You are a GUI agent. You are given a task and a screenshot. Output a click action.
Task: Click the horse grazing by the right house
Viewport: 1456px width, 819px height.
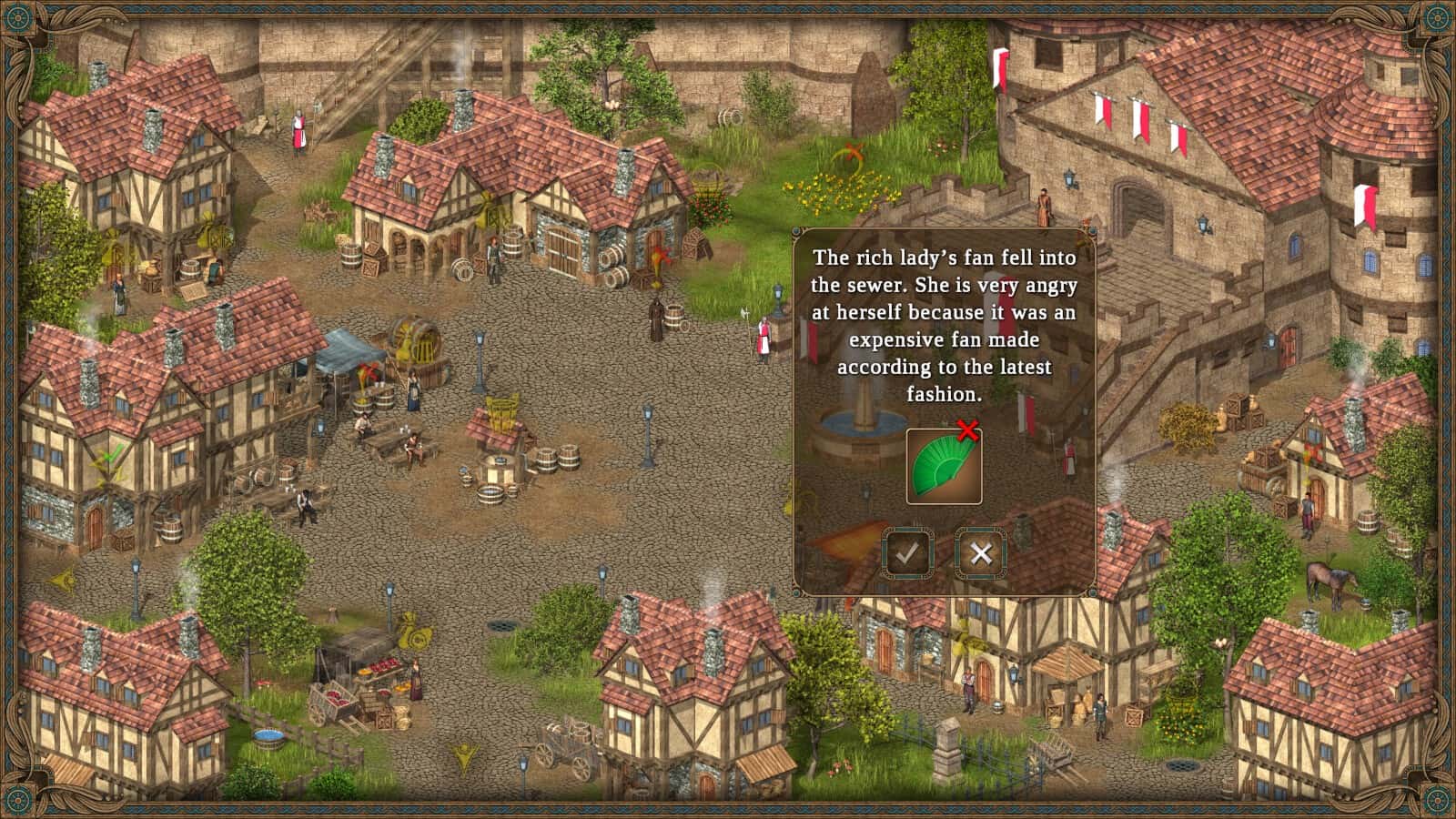[1330, 582]
